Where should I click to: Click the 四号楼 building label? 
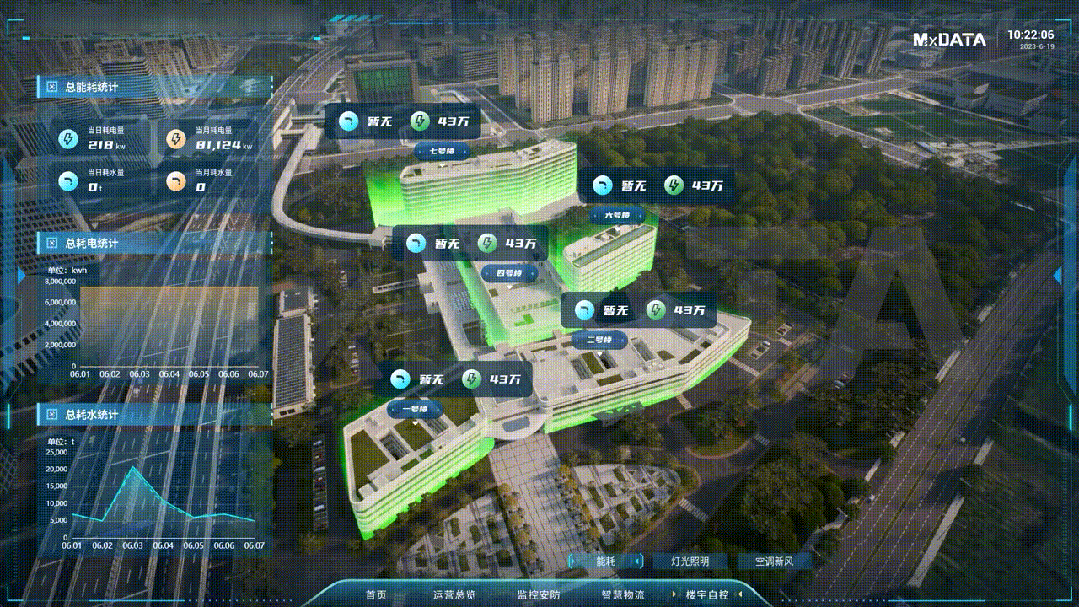[510, 273]
